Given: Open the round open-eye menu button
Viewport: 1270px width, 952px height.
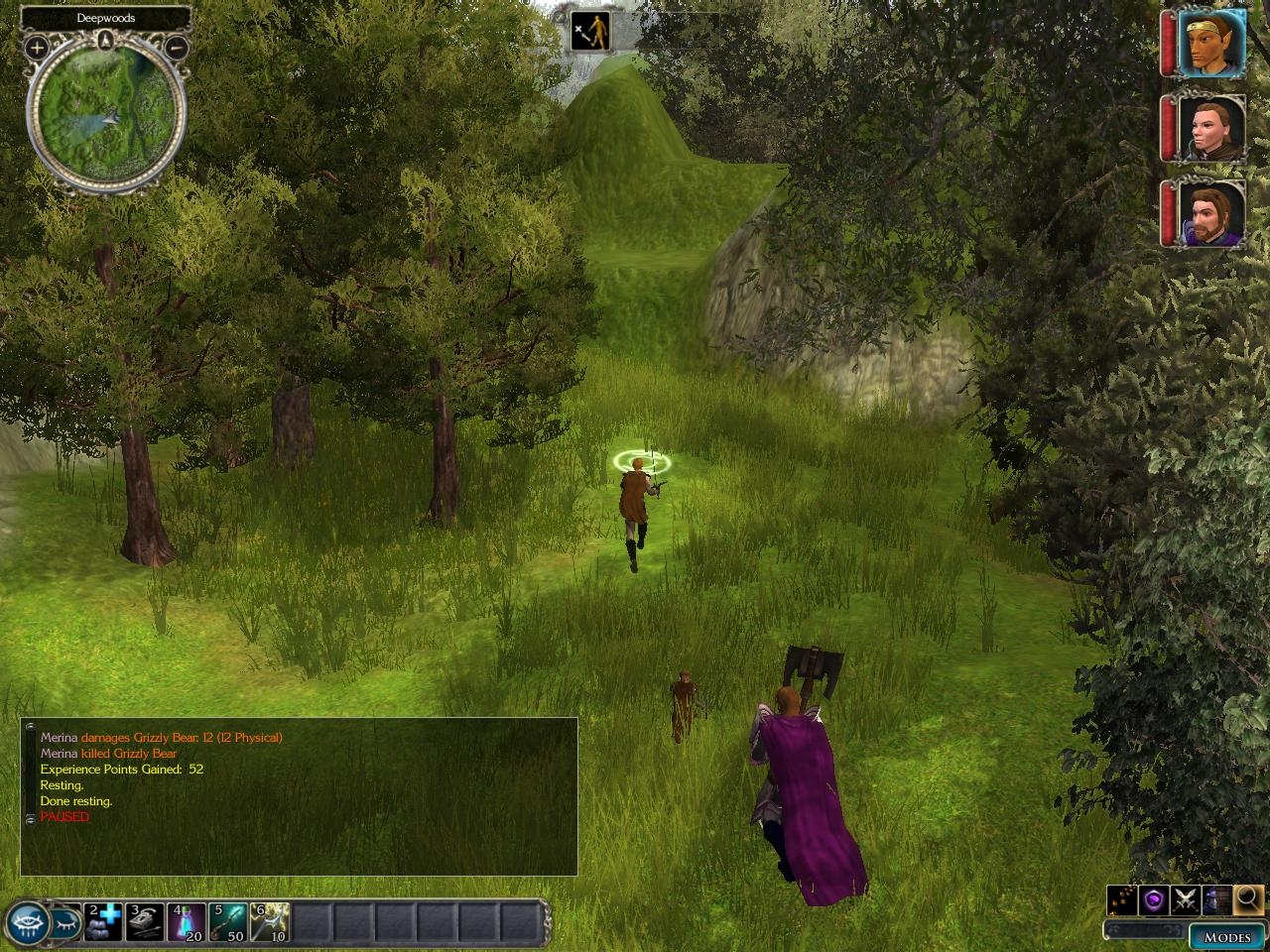Looking at the screenshot, I should pos(27,923).
